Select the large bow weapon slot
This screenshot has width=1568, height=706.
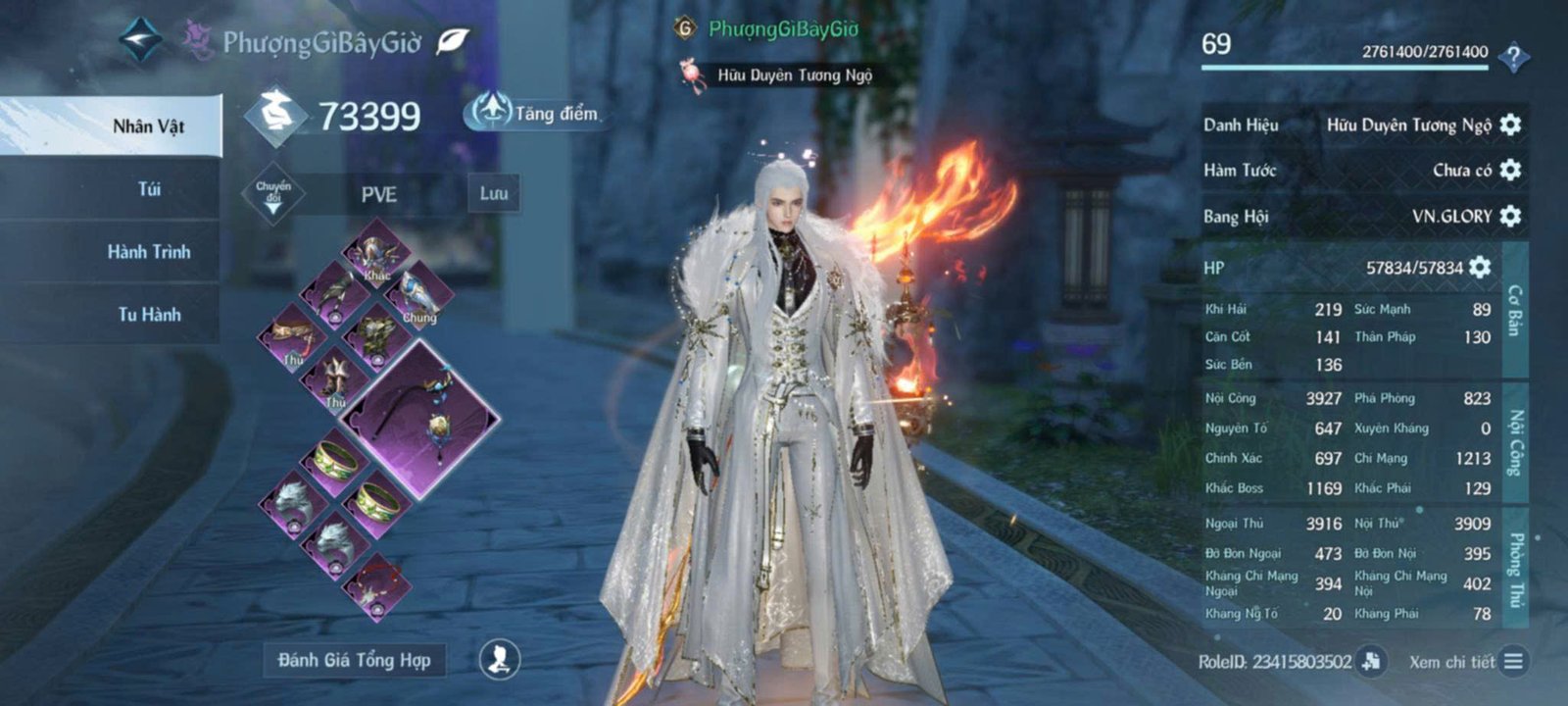click(x=419, y=420)
